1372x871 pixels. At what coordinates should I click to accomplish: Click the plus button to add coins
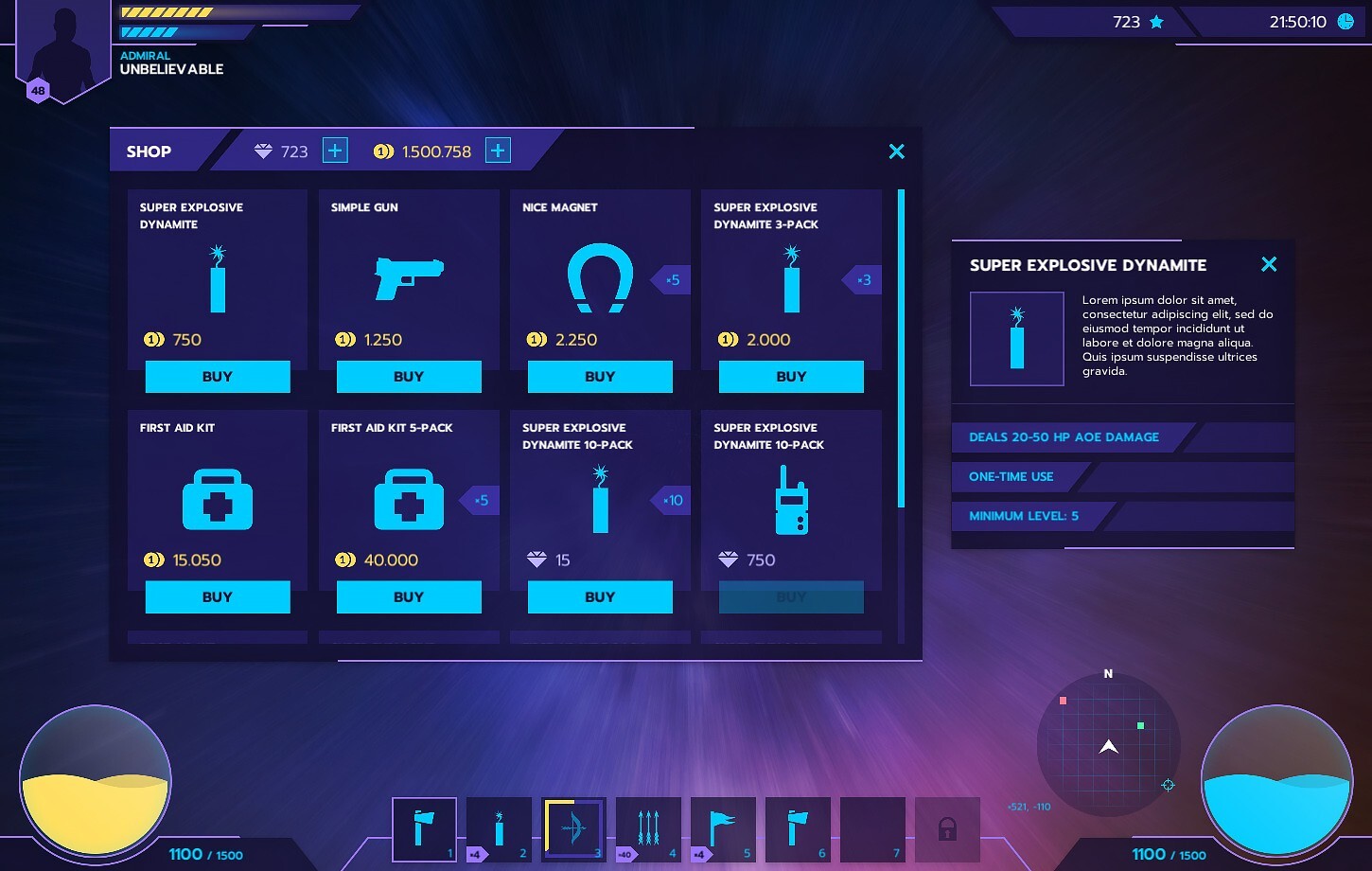click(498, 151)
